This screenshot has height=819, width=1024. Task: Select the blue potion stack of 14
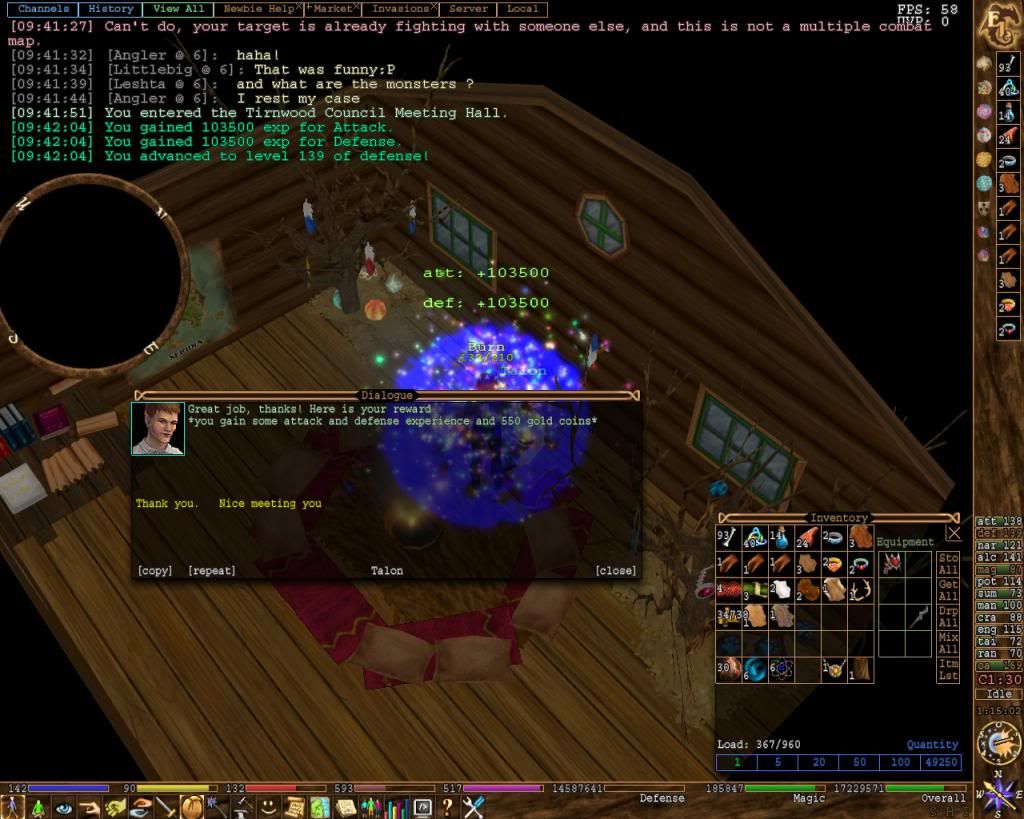click(x=781, y=538)
